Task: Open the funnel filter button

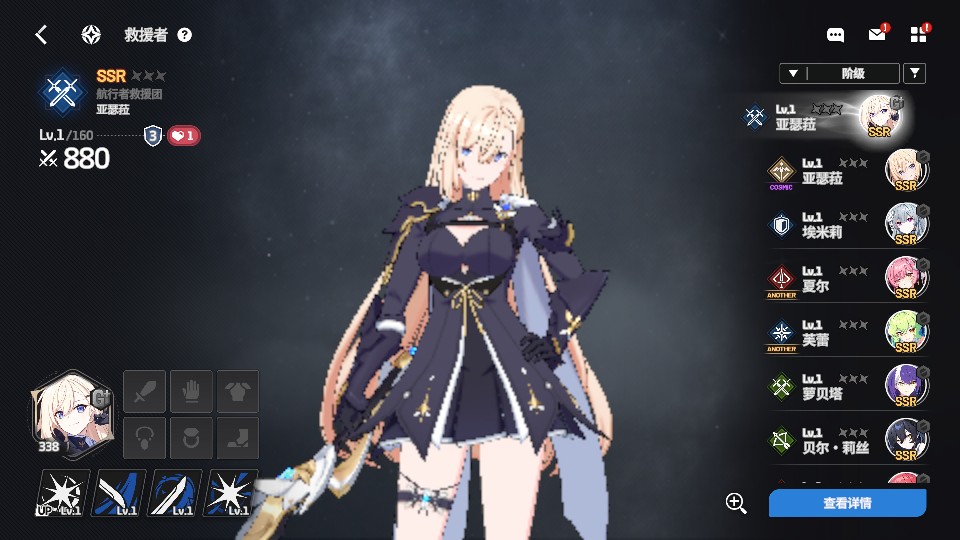Action: pyautogui.click(x=914, y=73)
